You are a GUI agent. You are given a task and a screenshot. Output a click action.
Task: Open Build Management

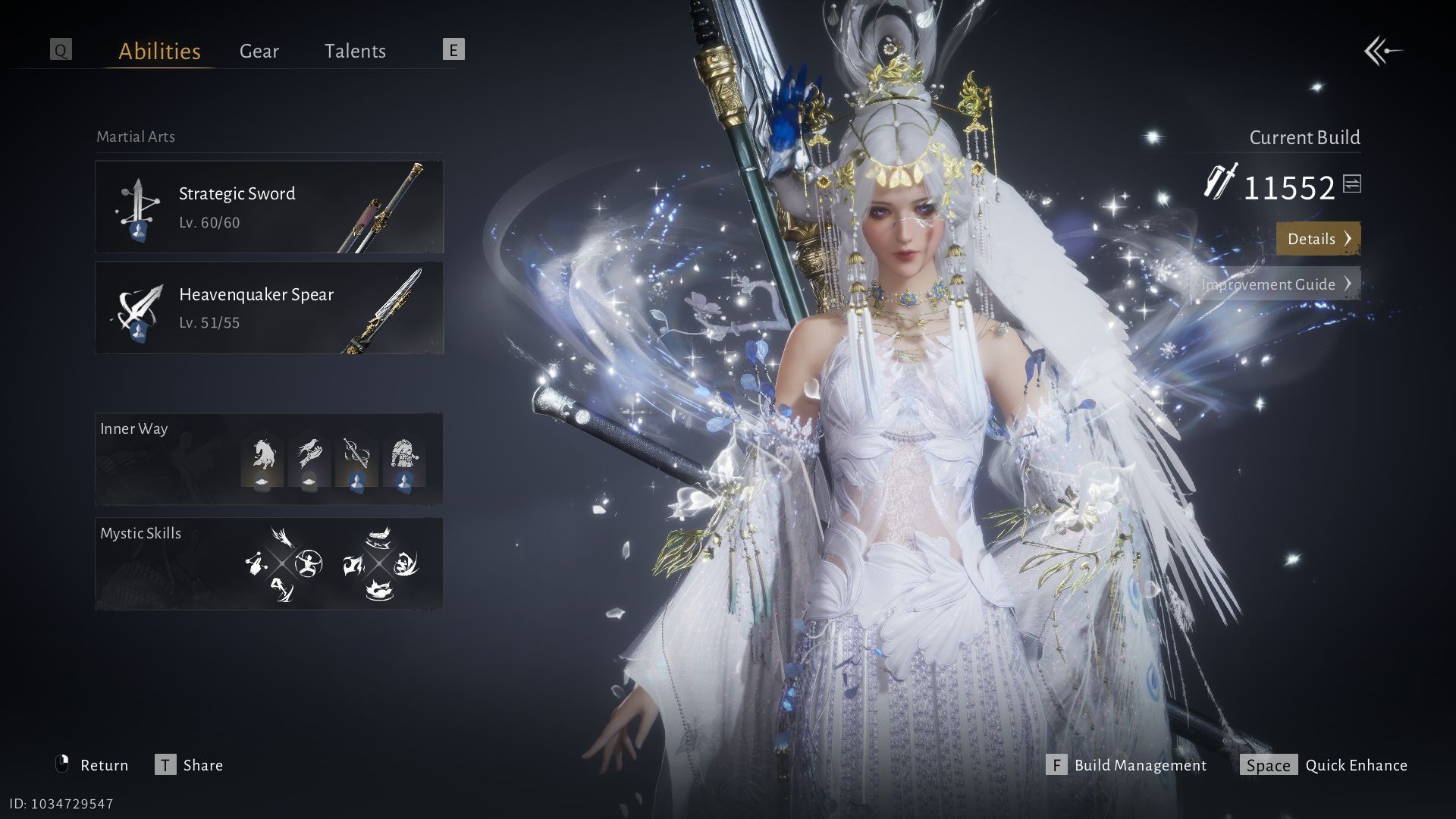pyautogui.click(x=1126, y=765)
